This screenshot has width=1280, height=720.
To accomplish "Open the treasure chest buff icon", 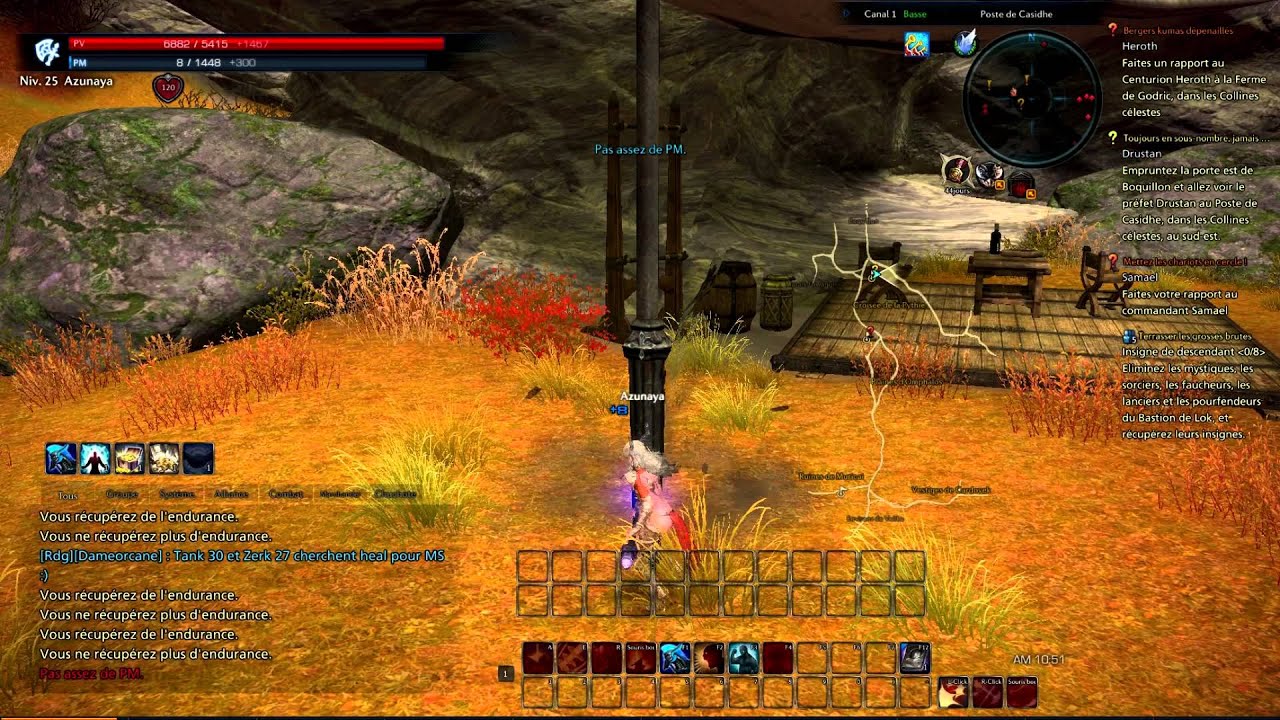I will click(x=129, y=459).
